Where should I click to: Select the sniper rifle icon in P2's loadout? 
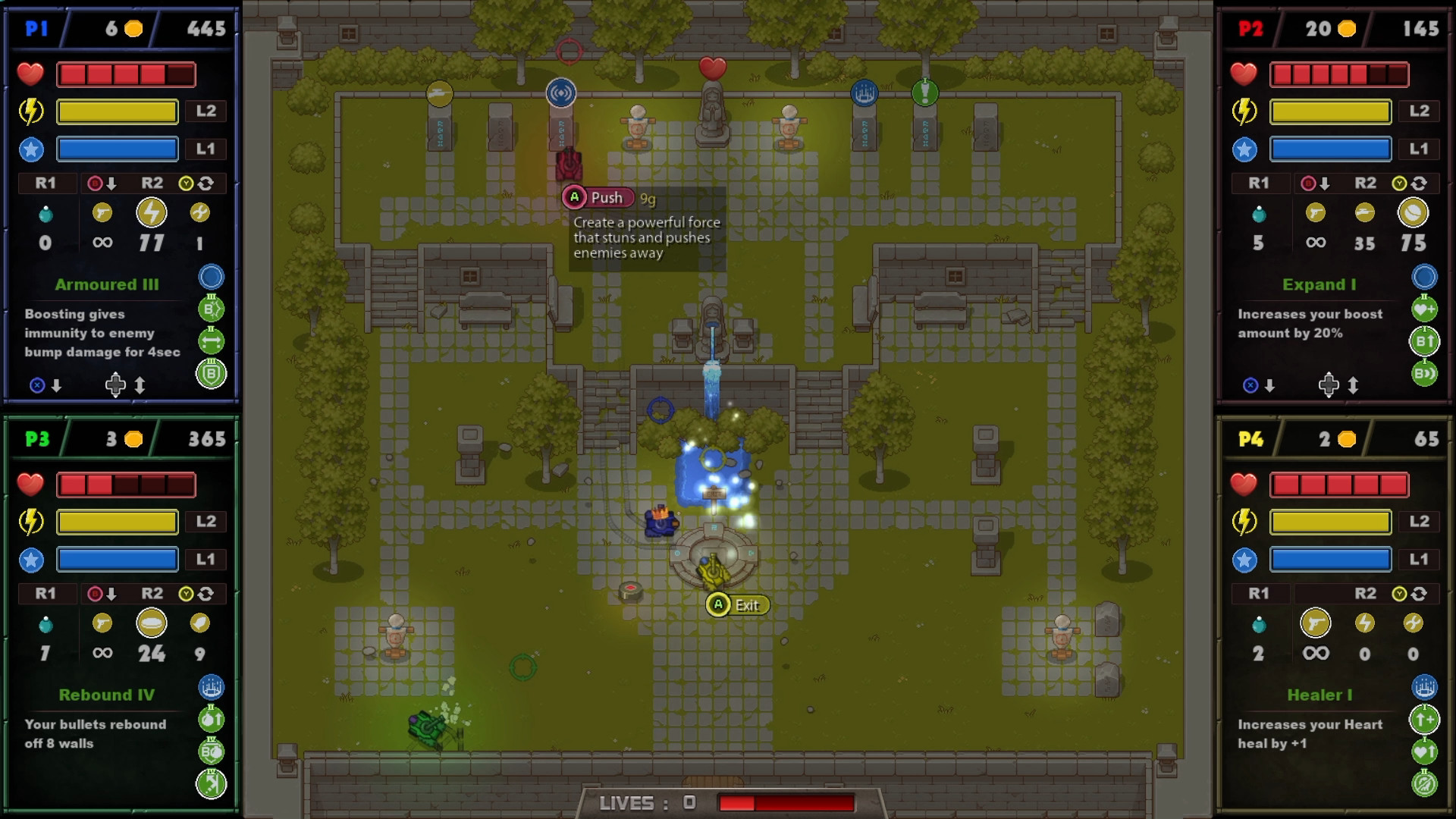click(1365, 213)
